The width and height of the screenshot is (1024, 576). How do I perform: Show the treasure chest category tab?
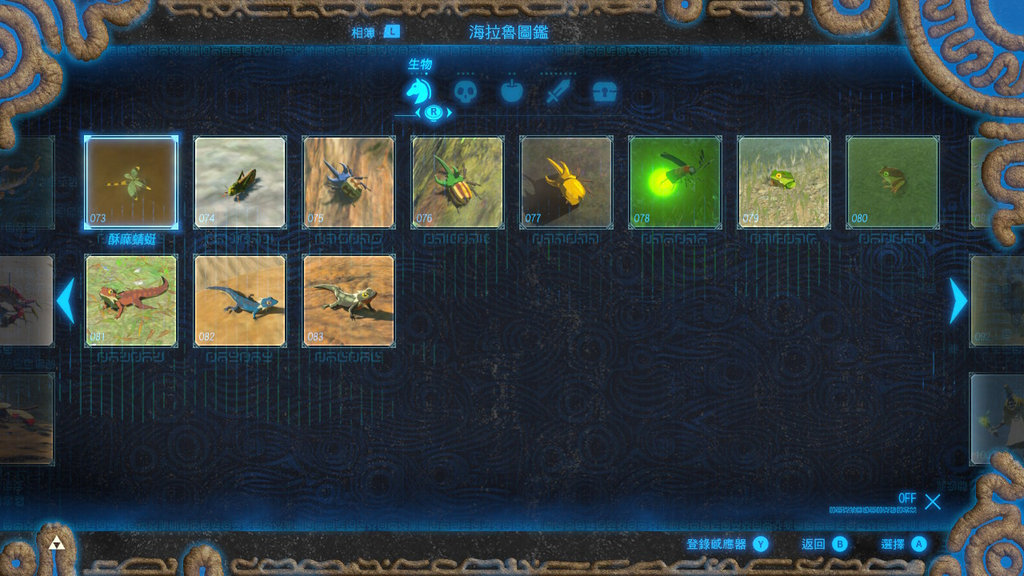point(604,93)
